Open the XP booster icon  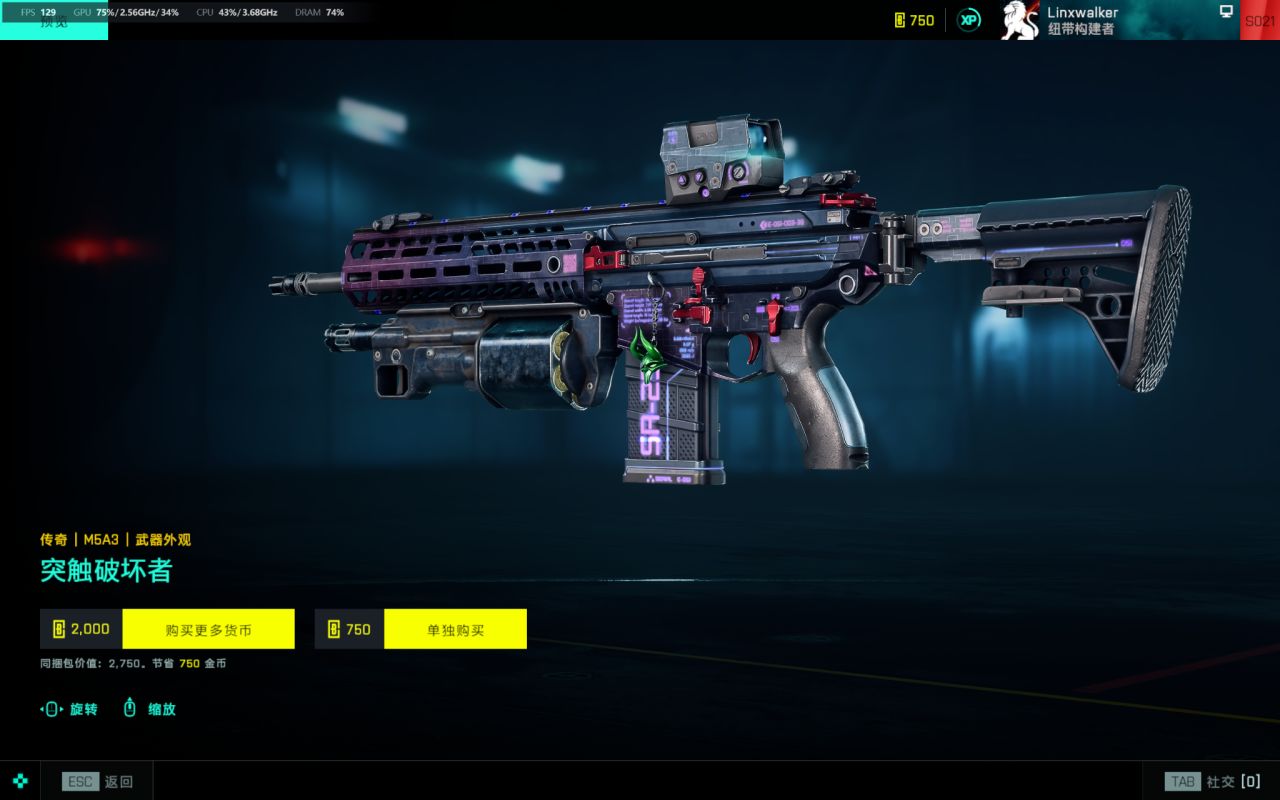pos(968,20)
